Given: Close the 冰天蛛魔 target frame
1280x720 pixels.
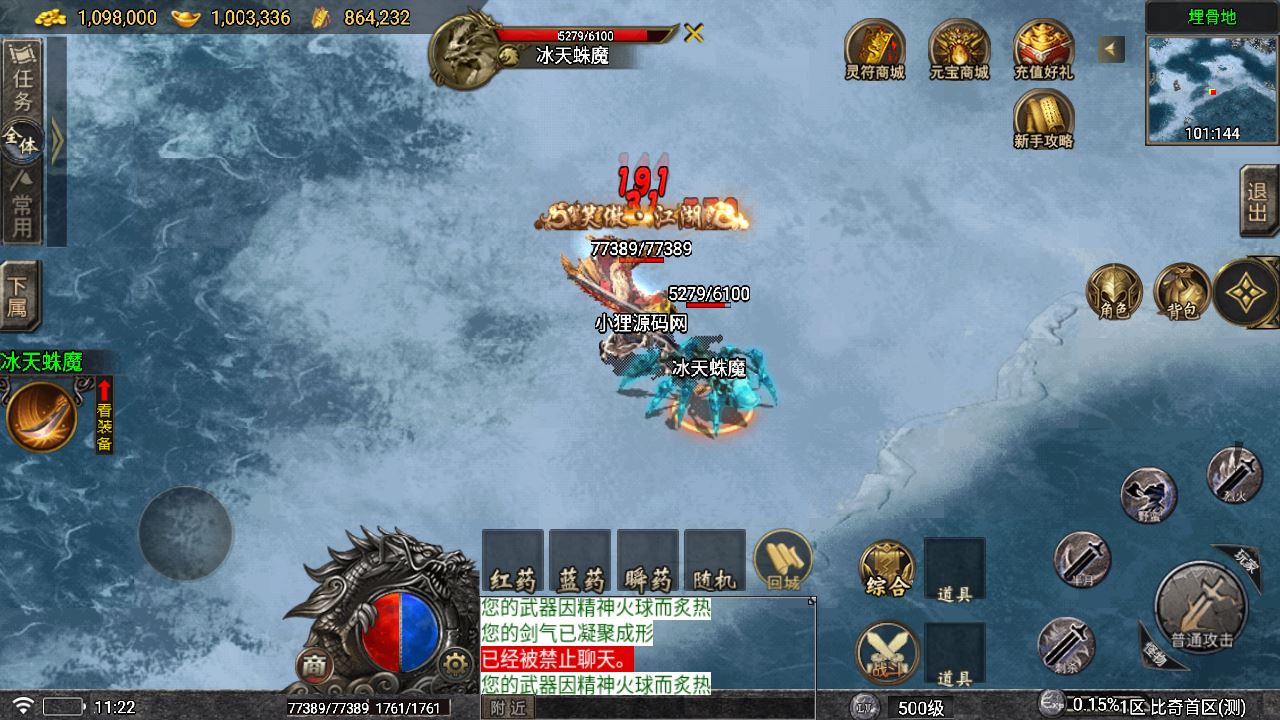Looking at the screenshot, I should pos(693,33).
